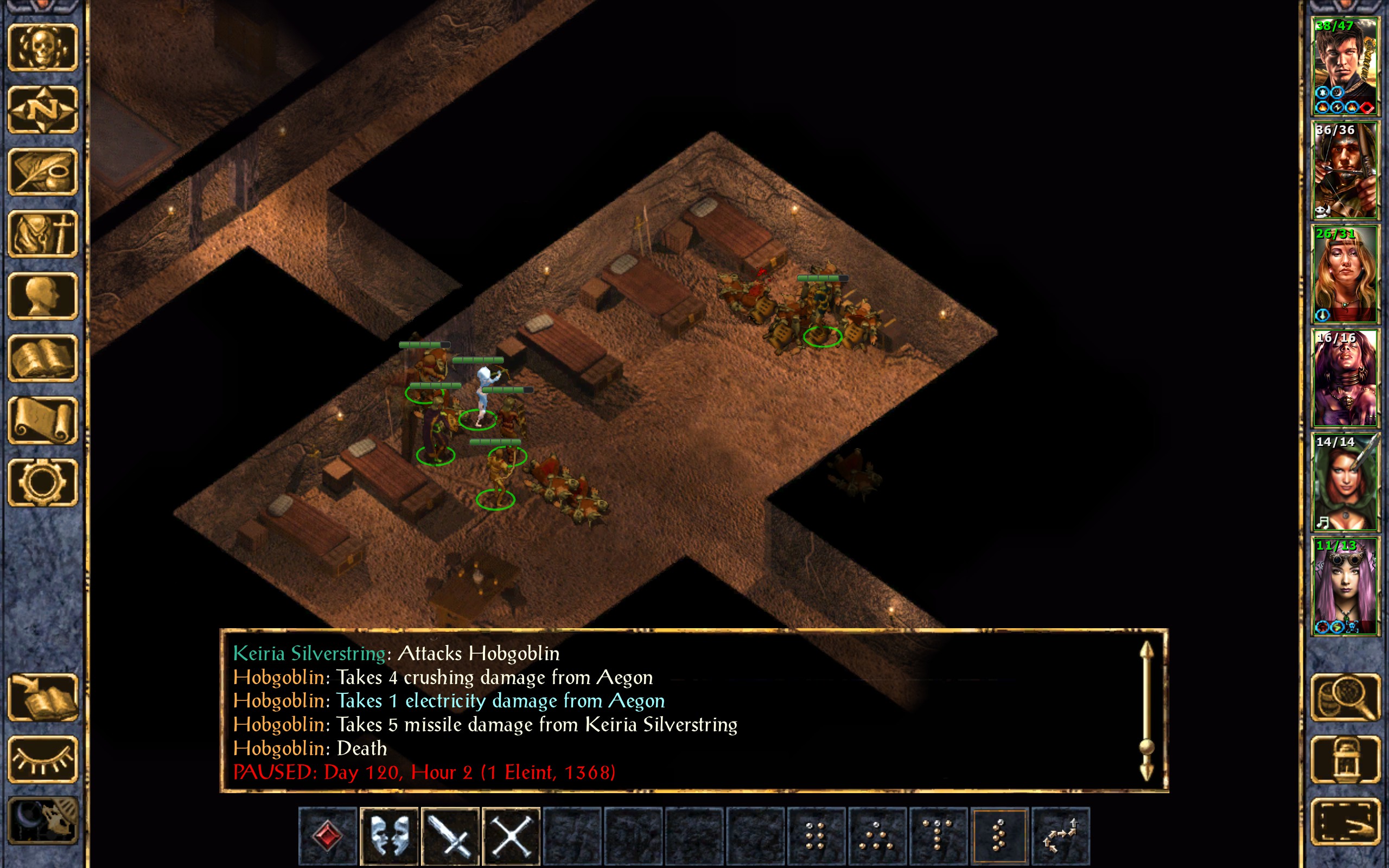Toggle party AI lantern button
This screenshot has width=1389, height=868.
[x=1346, y=759]
